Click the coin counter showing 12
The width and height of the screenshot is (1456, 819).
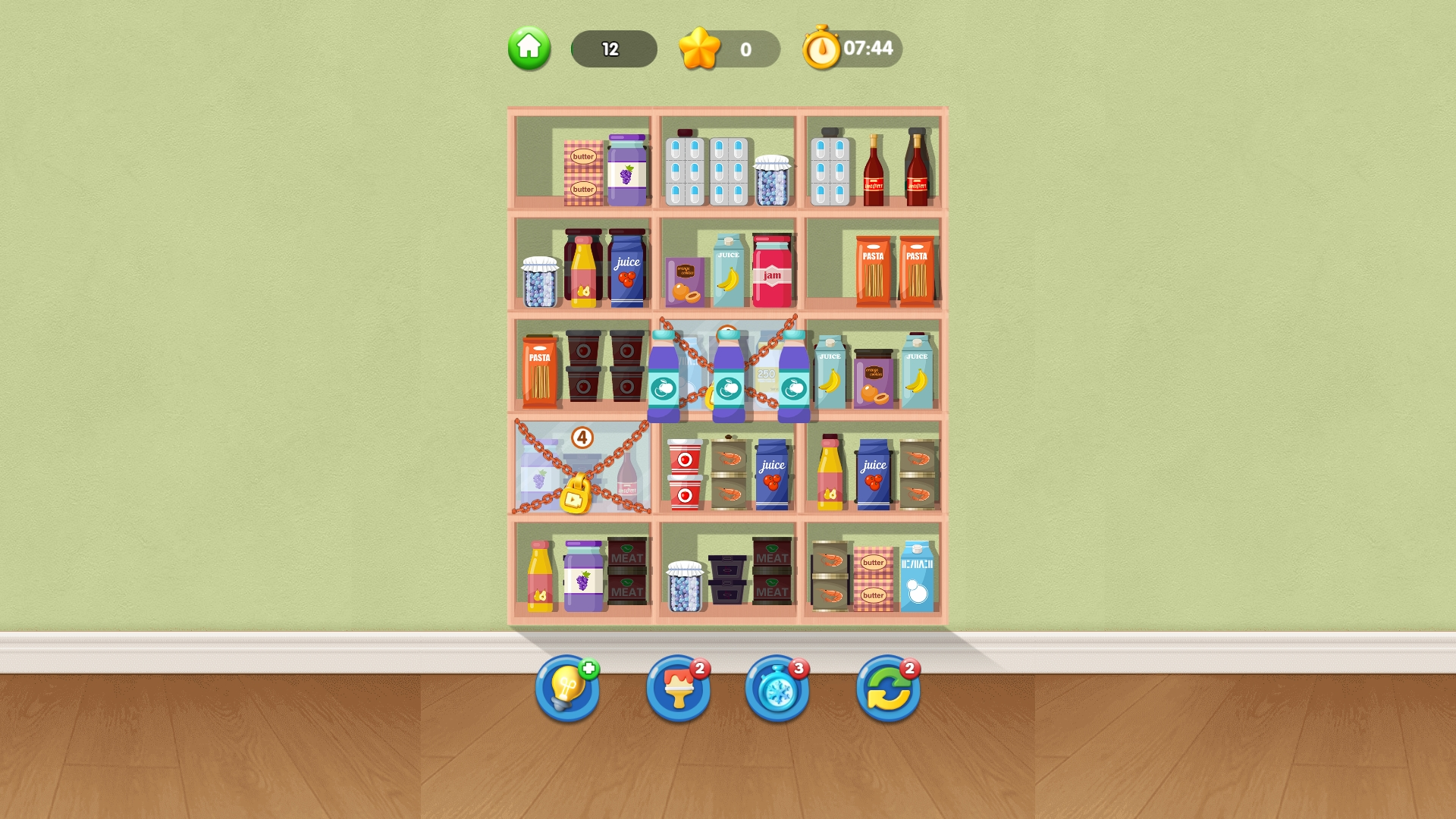click(613, 50)
